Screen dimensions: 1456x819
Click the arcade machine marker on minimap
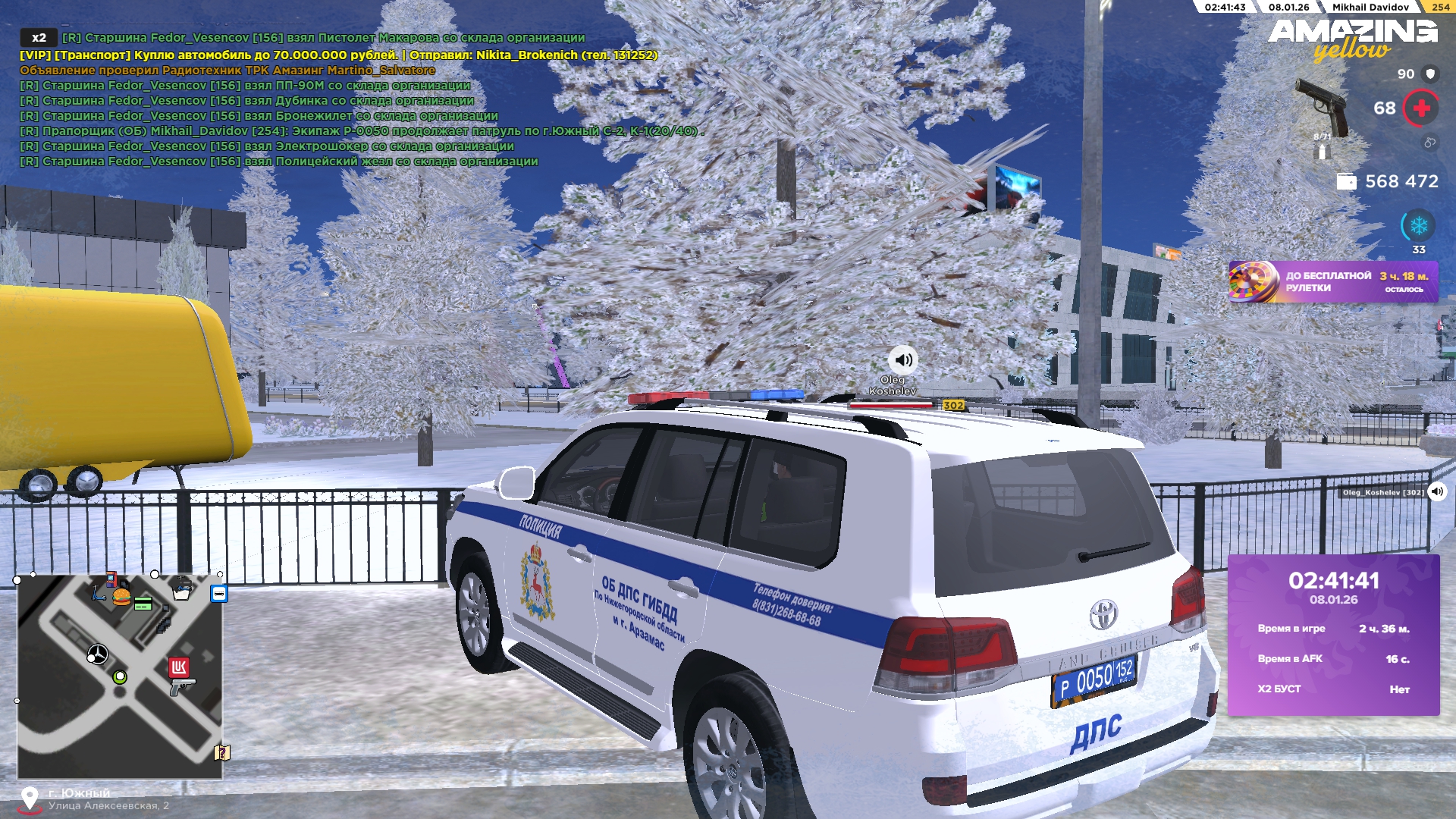coord(111,579)
